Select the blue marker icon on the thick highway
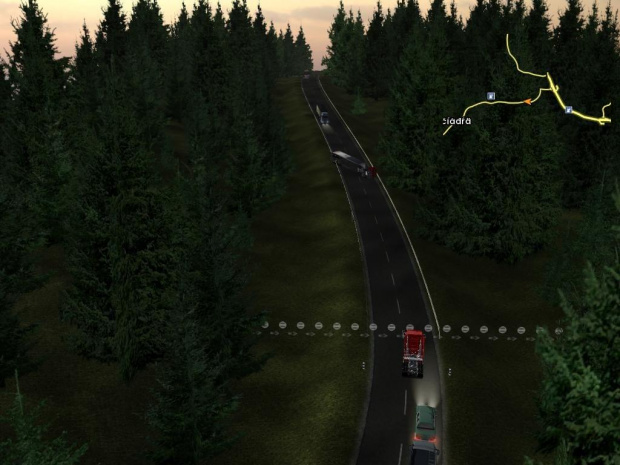620x465 pixels. pyautogui.click(x=568, y=109)
